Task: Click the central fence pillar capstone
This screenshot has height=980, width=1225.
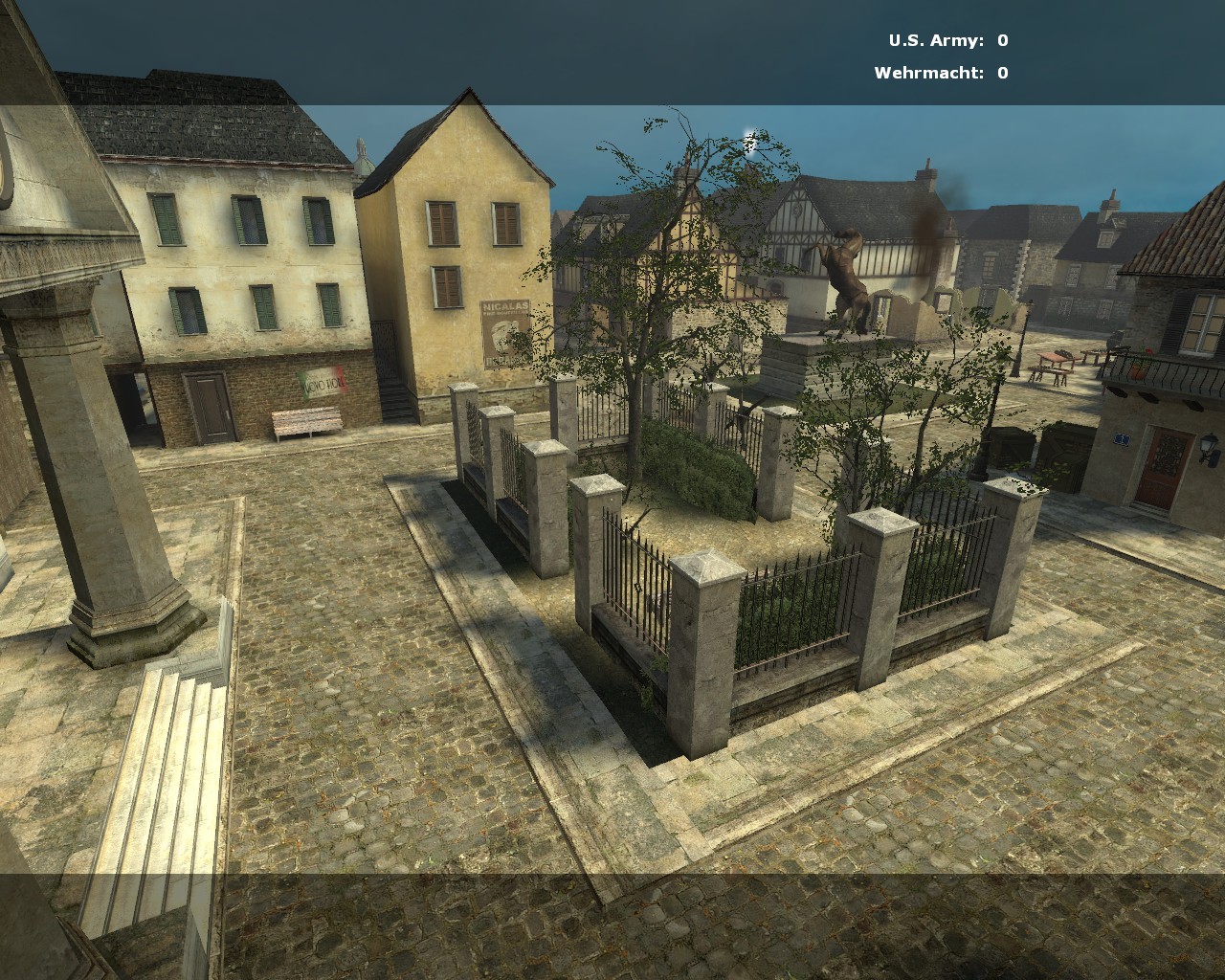Action: [x=705, y=568]
